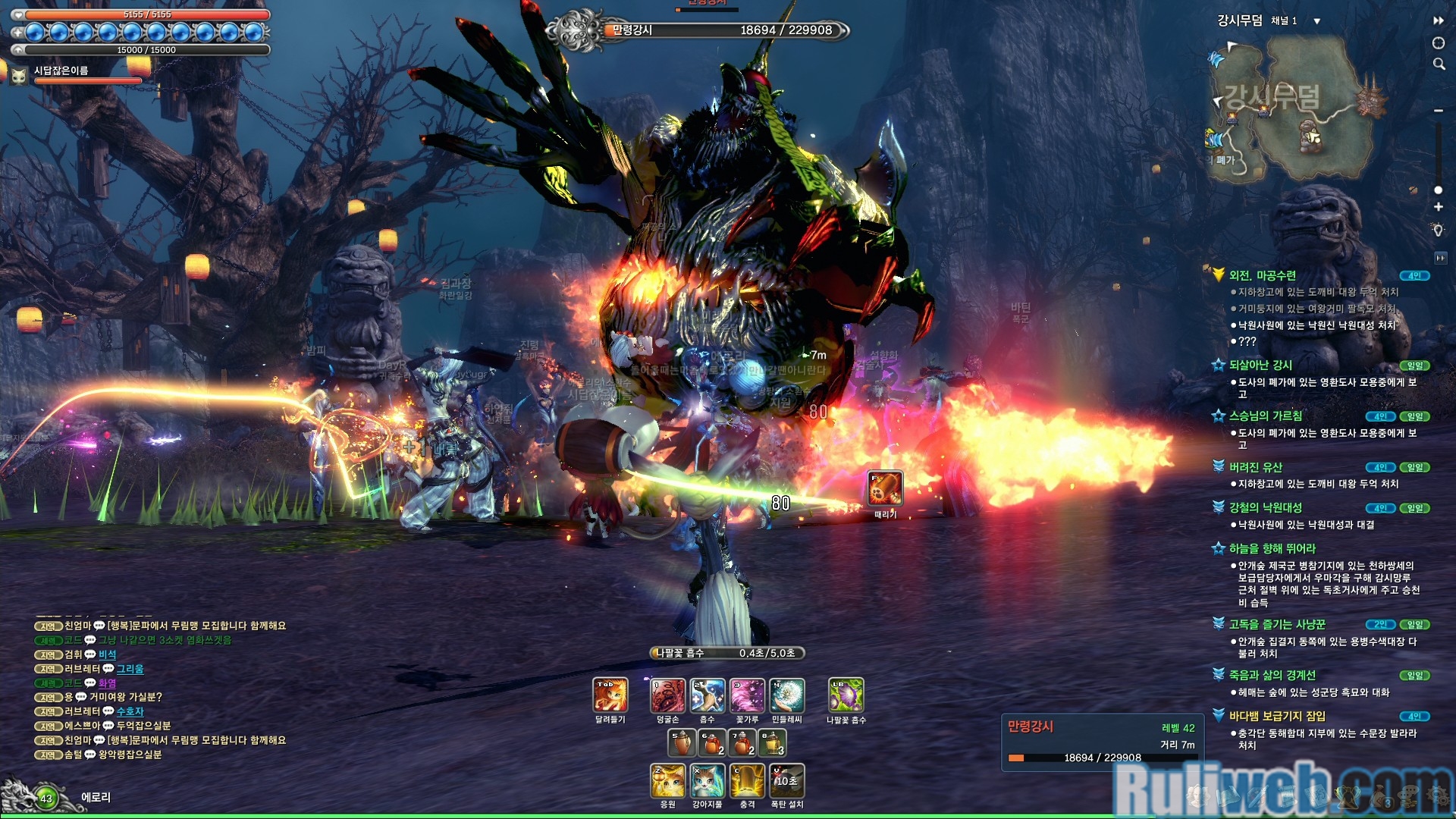
Task: Click the minimap magnifier search icon
Action: pyautogui.click(x=1439, y=64)
